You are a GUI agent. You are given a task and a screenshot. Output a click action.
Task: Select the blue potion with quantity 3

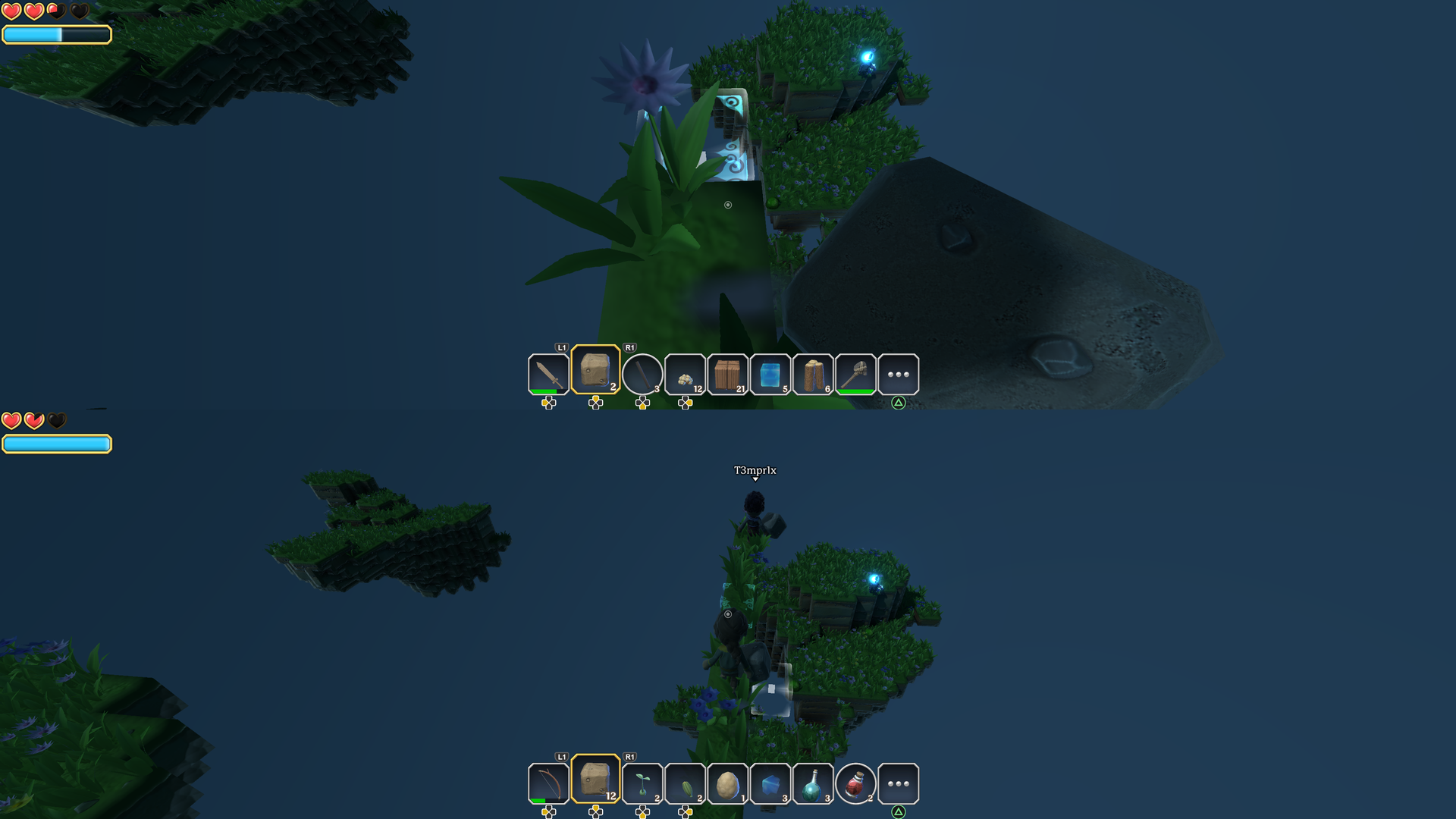812,783
